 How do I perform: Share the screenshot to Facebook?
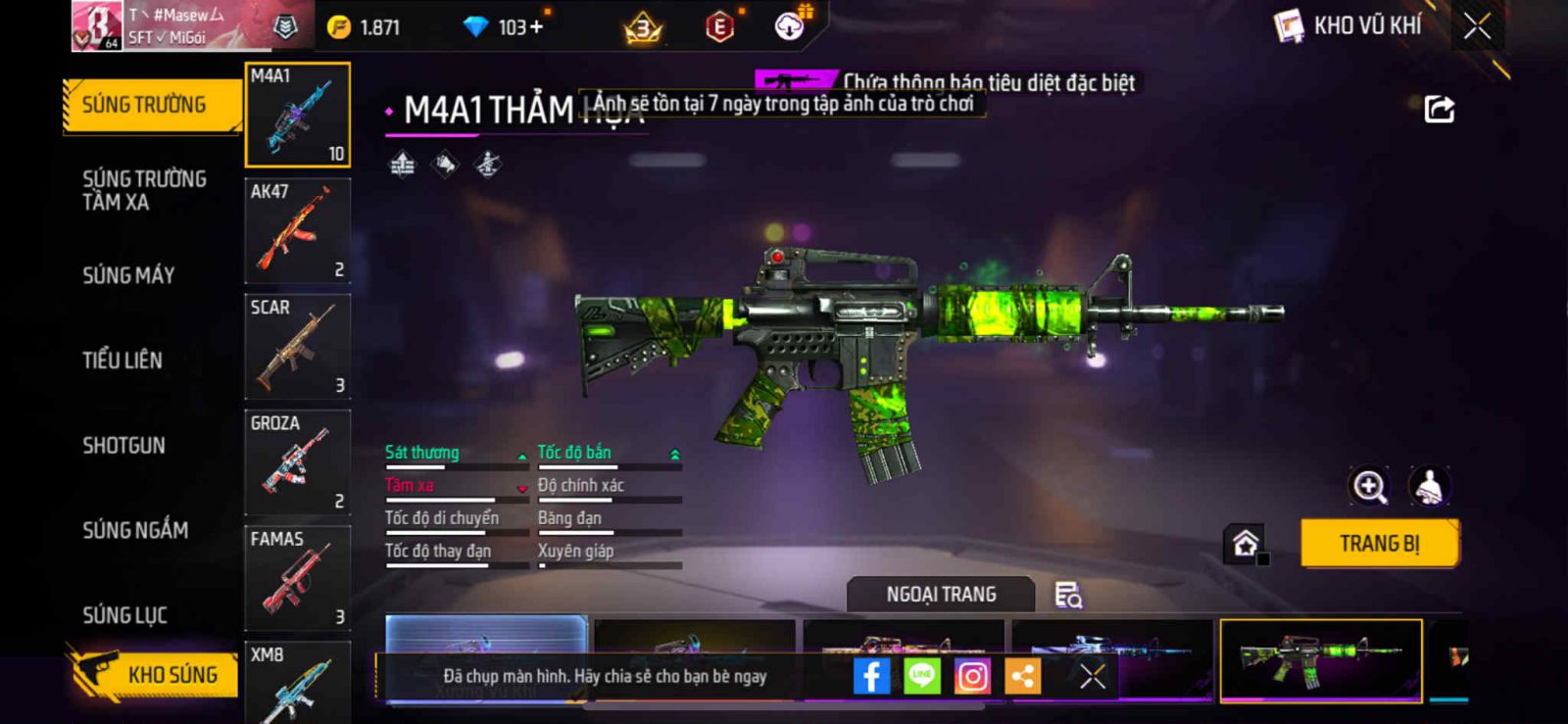pos(871,676)
